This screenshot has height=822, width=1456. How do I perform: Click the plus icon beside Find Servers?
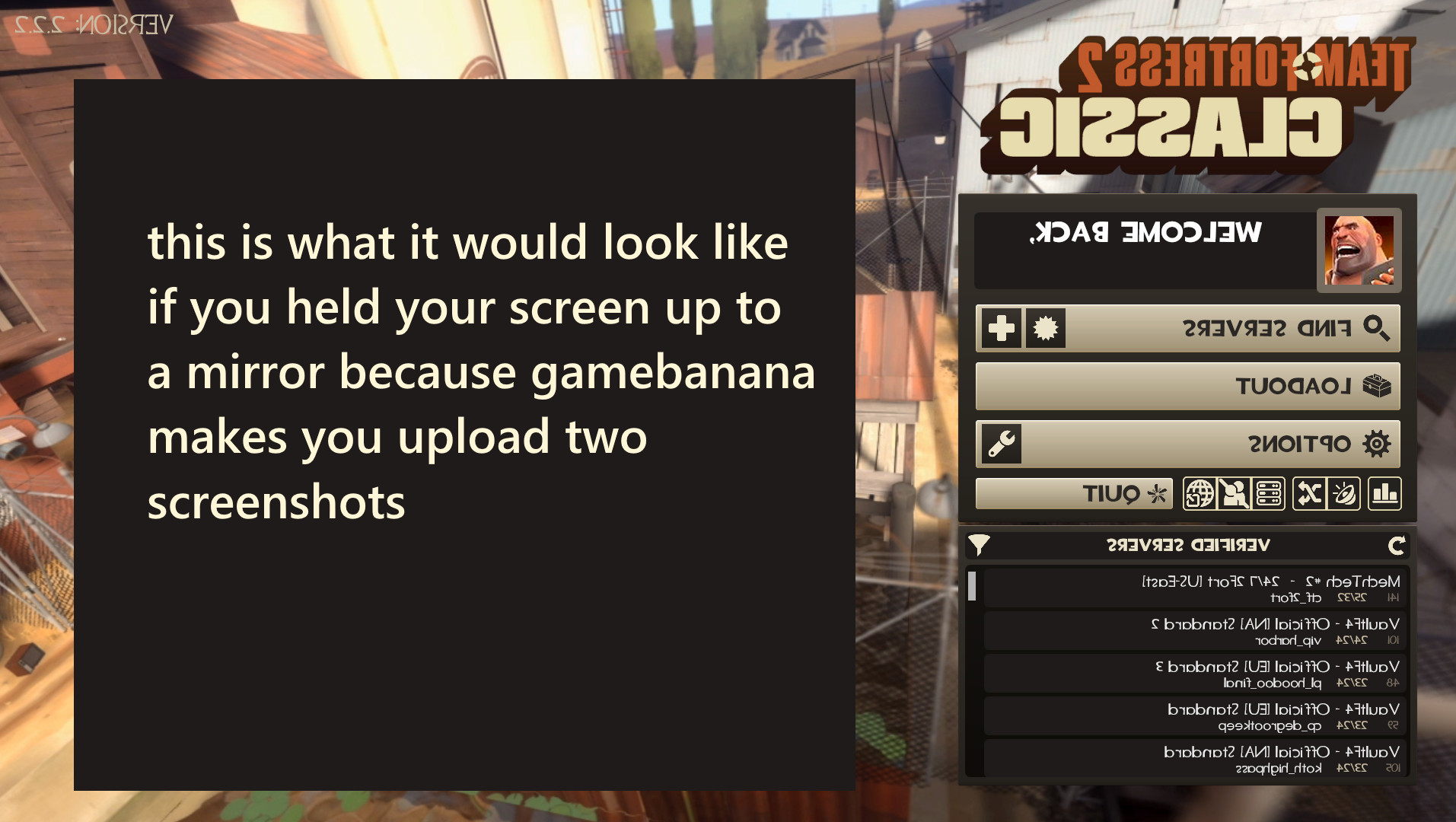tap(1001, 327)
